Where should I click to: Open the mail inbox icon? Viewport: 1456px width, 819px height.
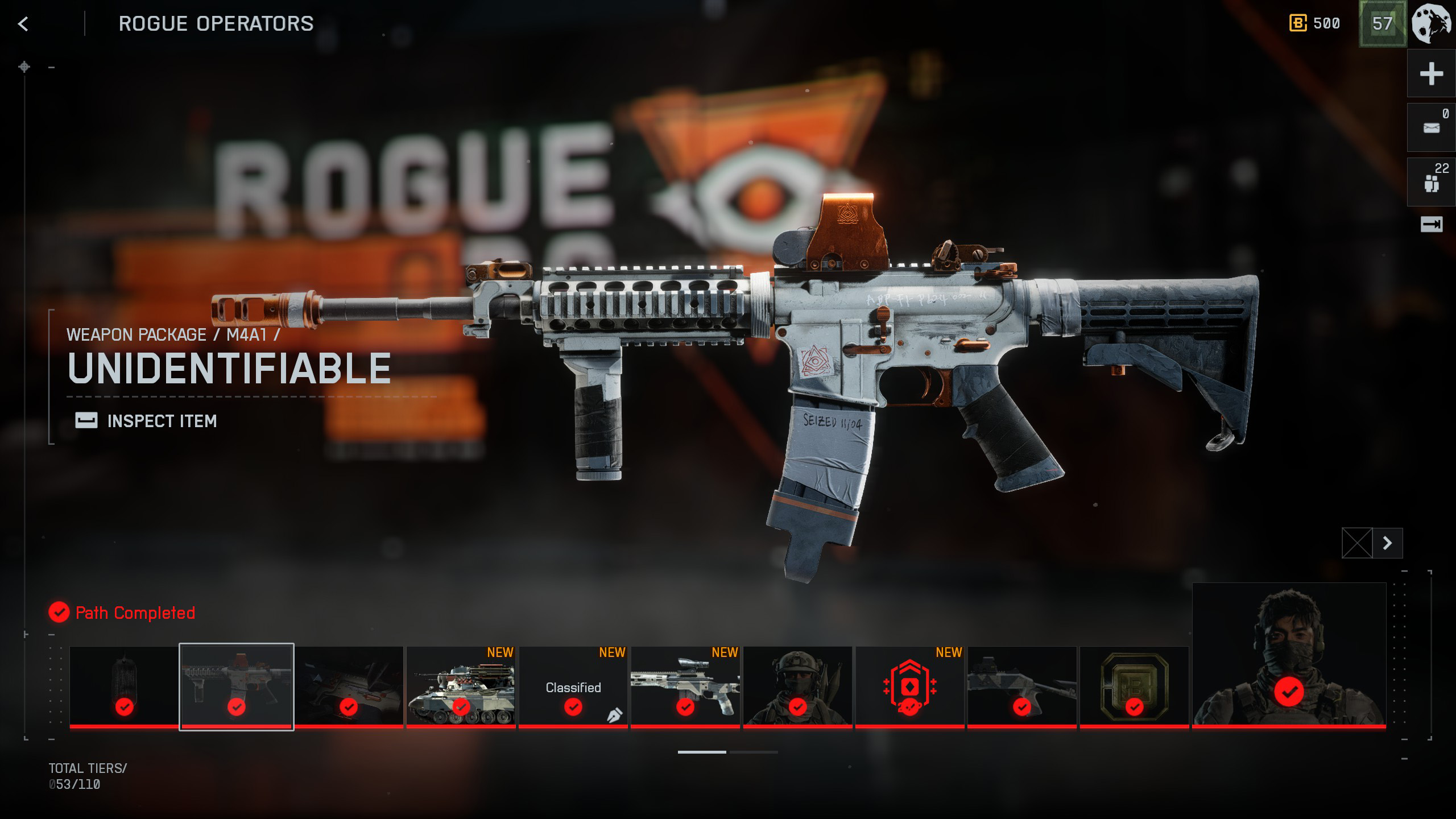click(x=1431, y=128)
